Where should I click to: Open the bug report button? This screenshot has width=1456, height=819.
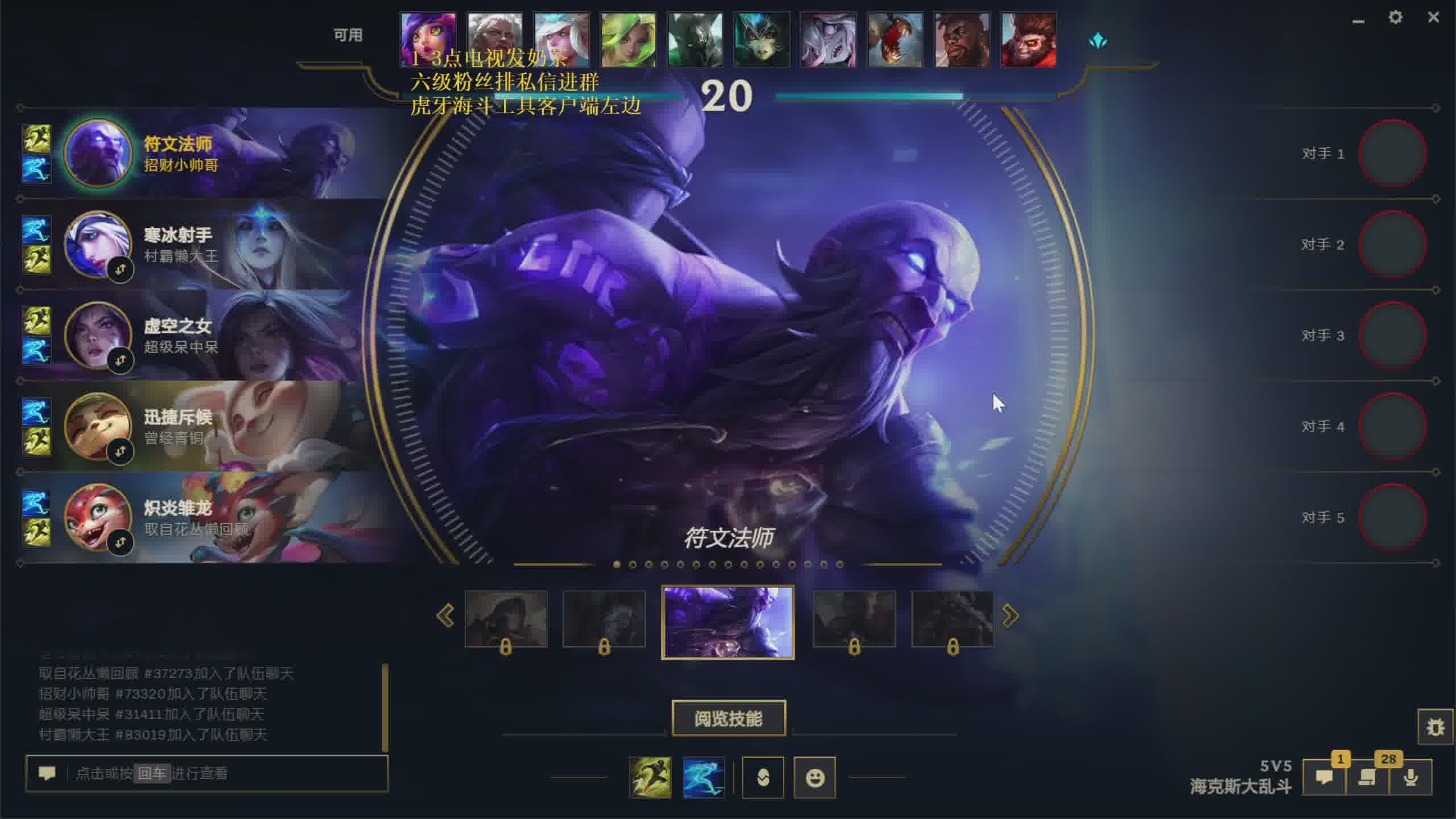(1435, 727)
